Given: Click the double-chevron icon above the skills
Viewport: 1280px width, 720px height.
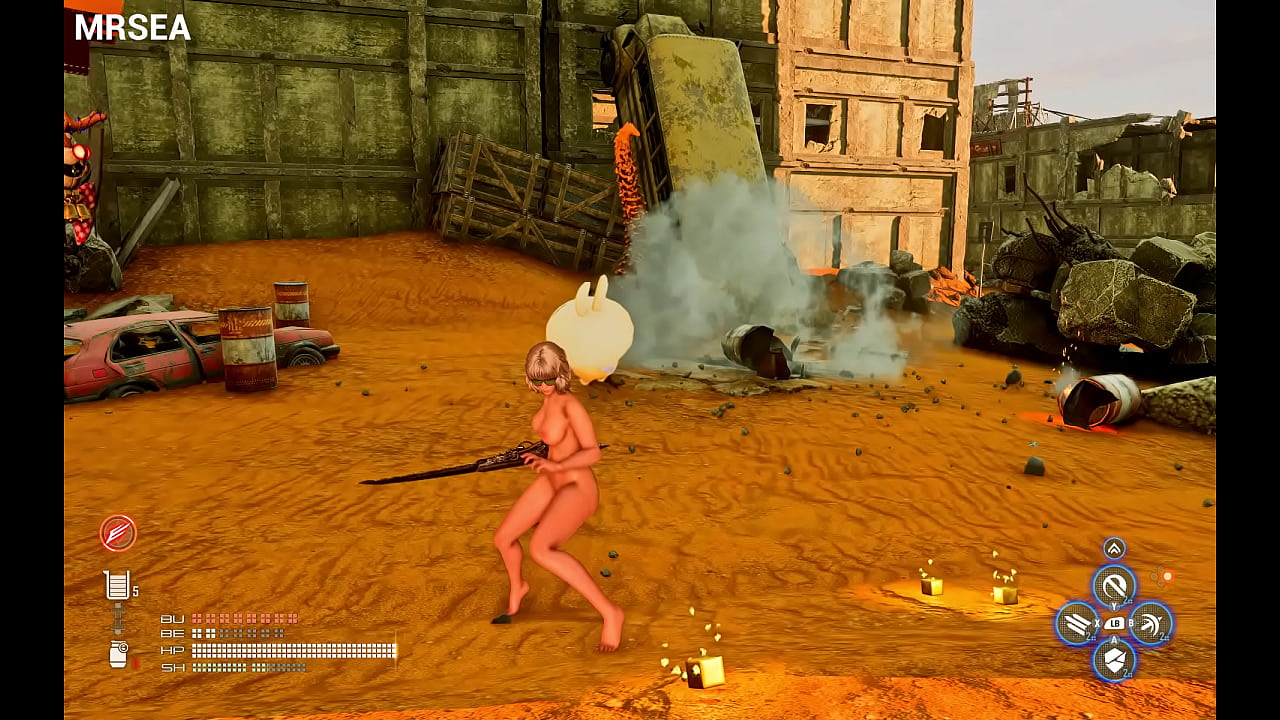Looking at the screenshot, I should pos(1114,548).
